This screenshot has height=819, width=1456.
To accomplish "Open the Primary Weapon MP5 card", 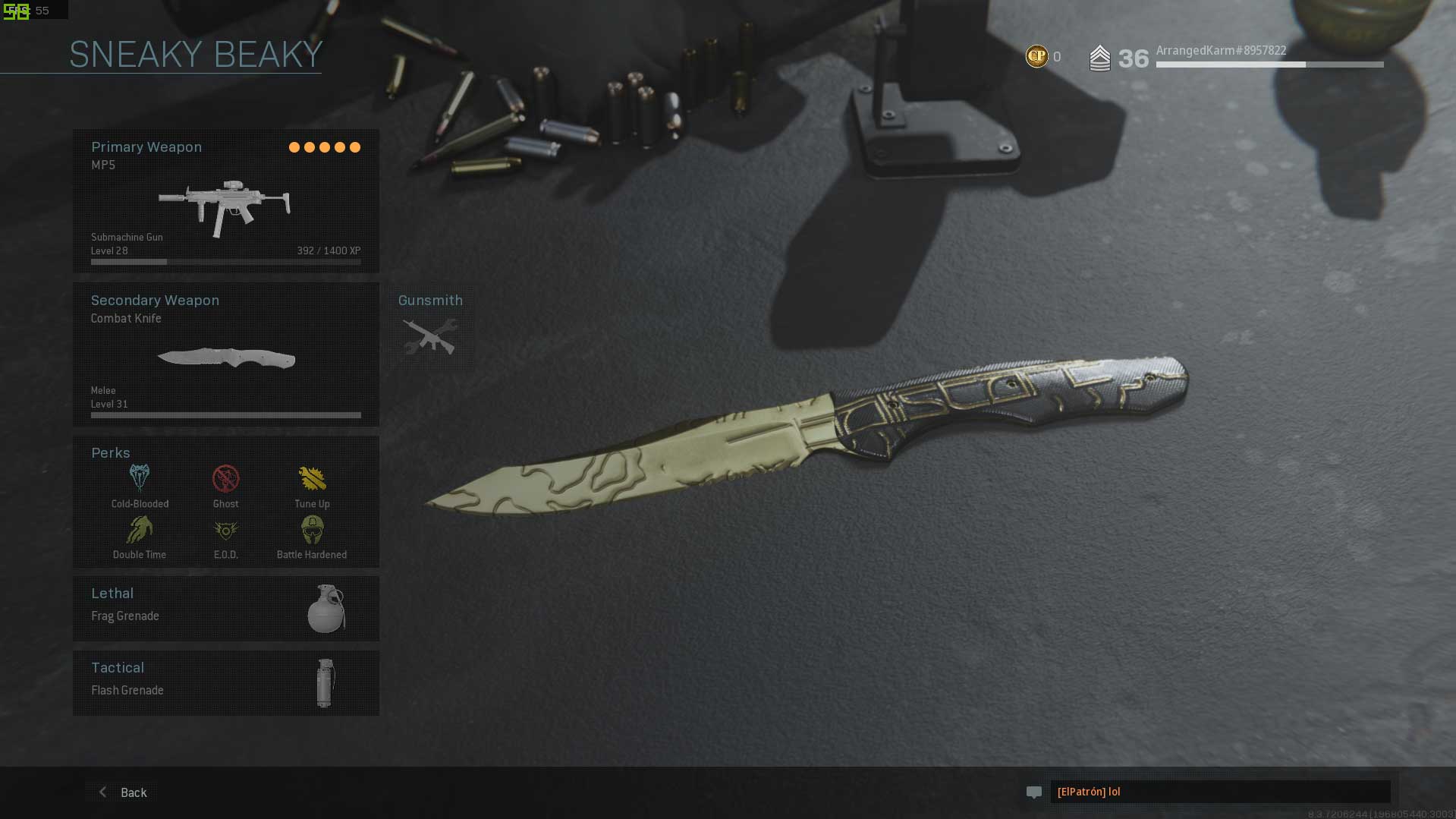I will pyautogui.click(x=225, y=200).
